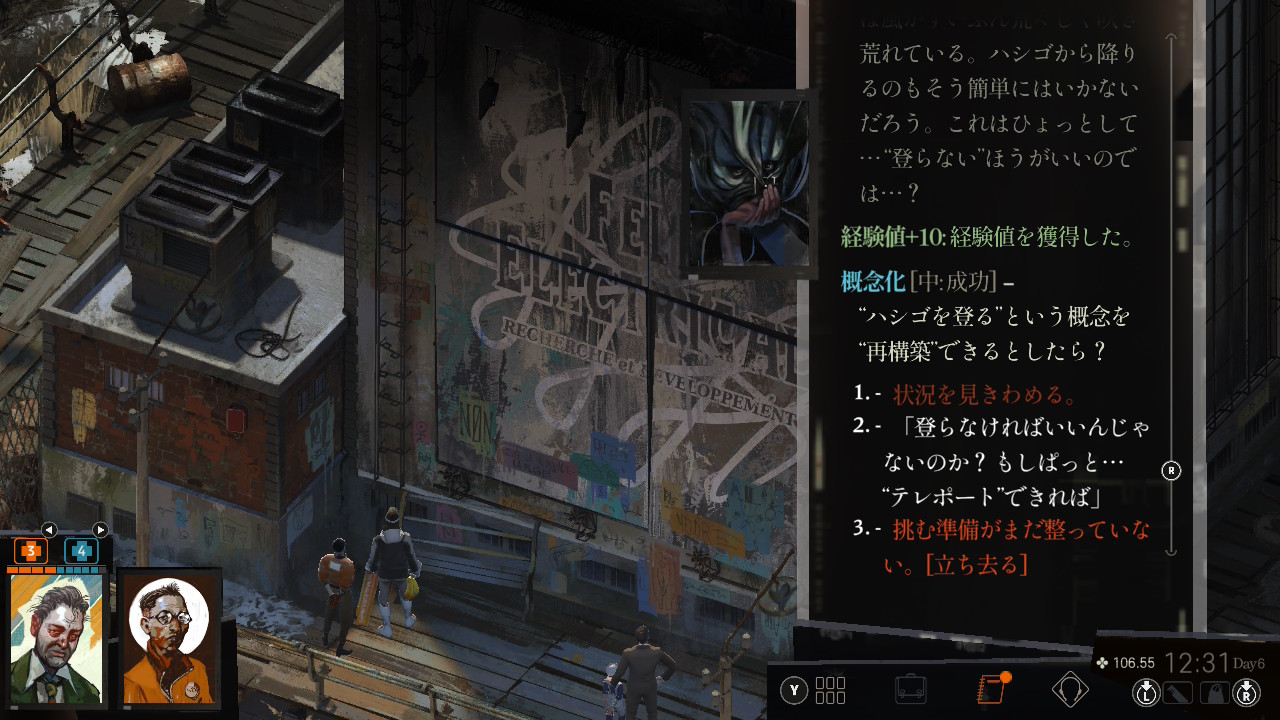Select the held tool hand slot
This screenshot has width=1280, height=720.
[1180, 692]
